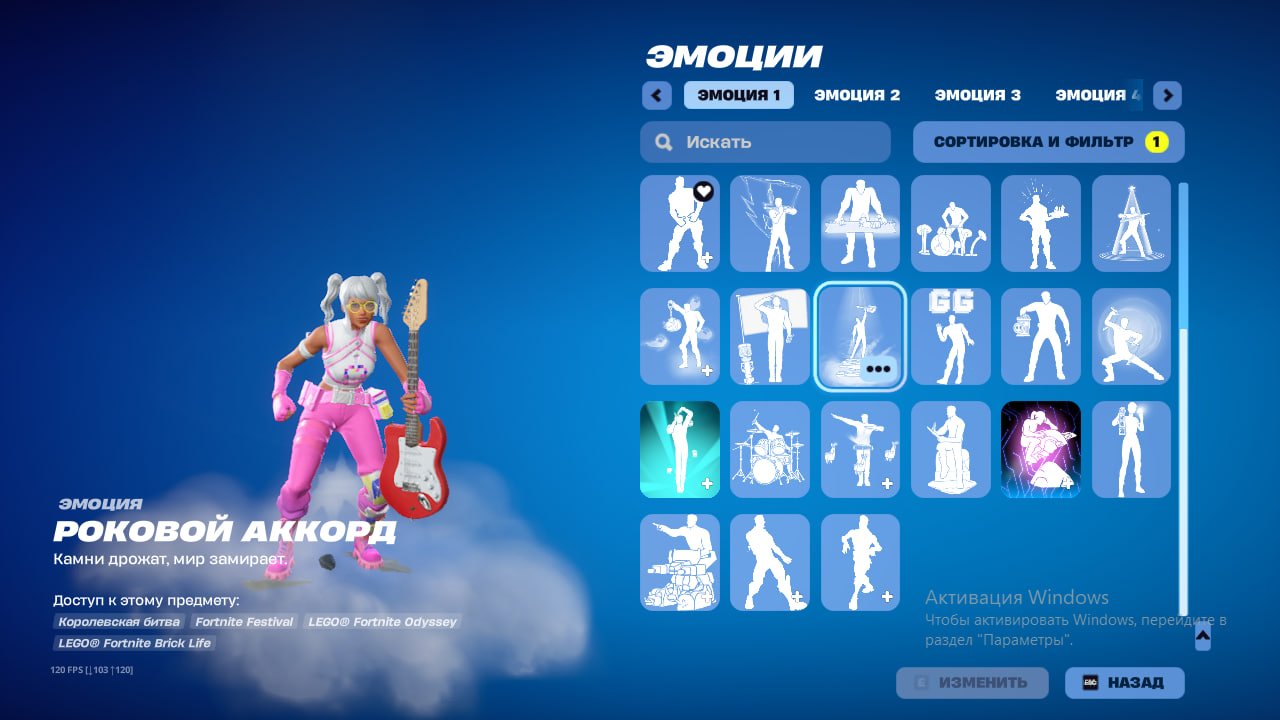The image size is (1280, 720).
Task: Click the Искать search field
Action: (x=764, y=142)
